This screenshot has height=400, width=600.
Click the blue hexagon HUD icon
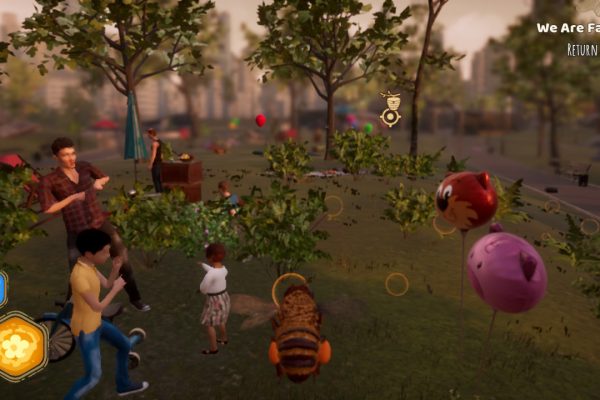coord(2,288)
